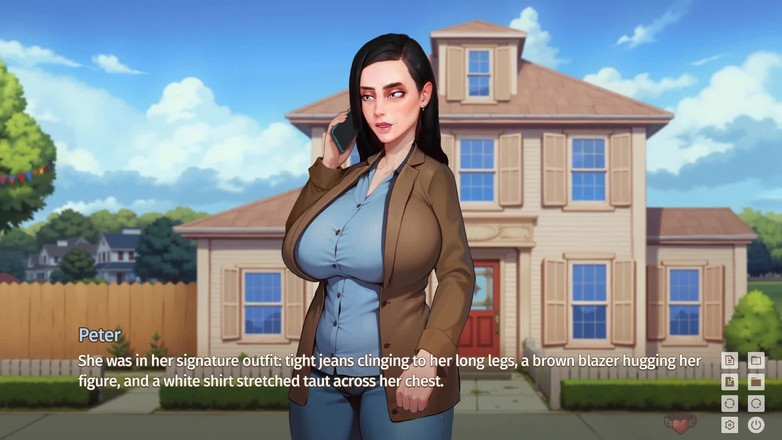
Task: Click the filled document save icon
Action: pyautogui.click(x=730, y=382)
